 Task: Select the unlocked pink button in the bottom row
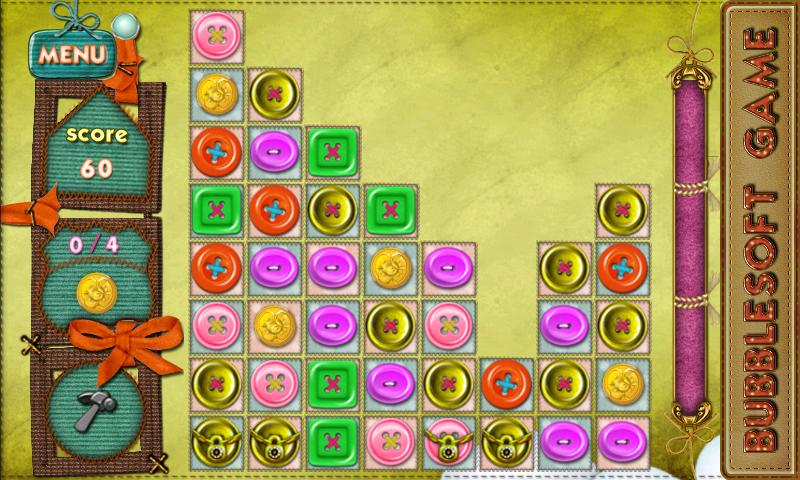coord(391,441)
